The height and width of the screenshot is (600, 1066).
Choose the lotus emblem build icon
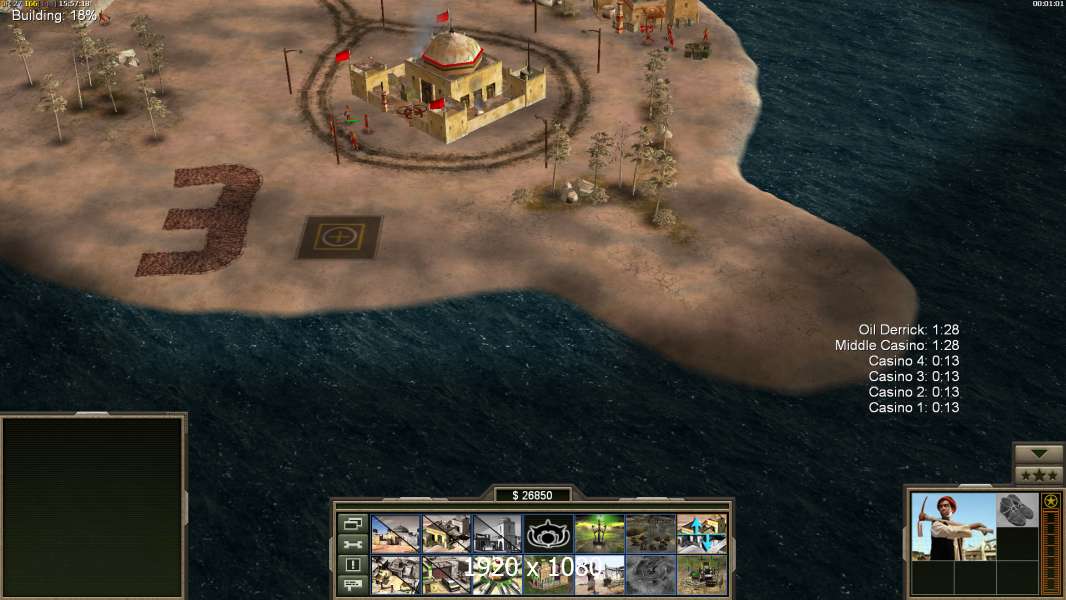pos(549,533)
